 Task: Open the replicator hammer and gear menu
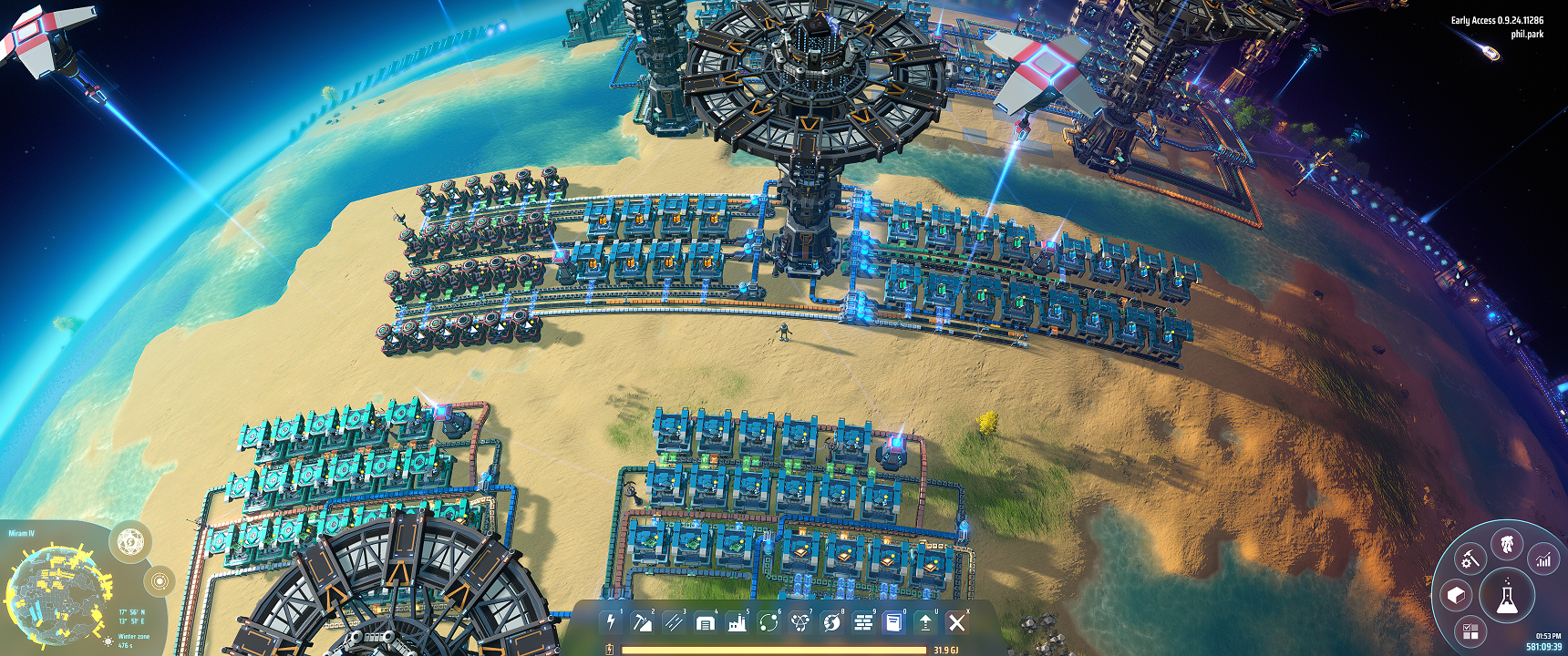point(1470,559)
